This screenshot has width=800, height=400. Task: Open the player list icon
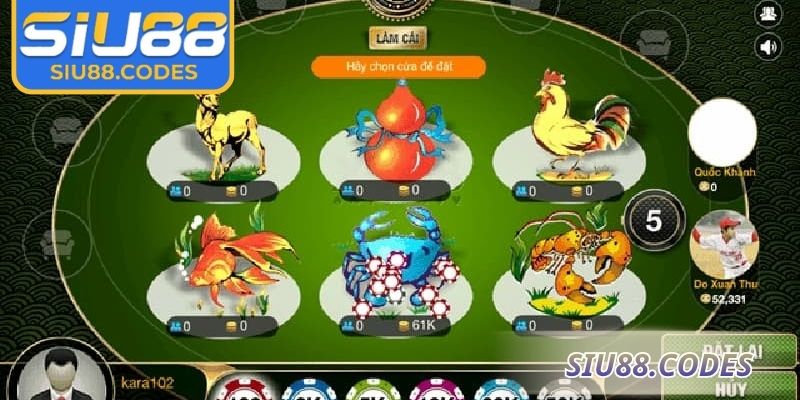(x=768, y=12)
